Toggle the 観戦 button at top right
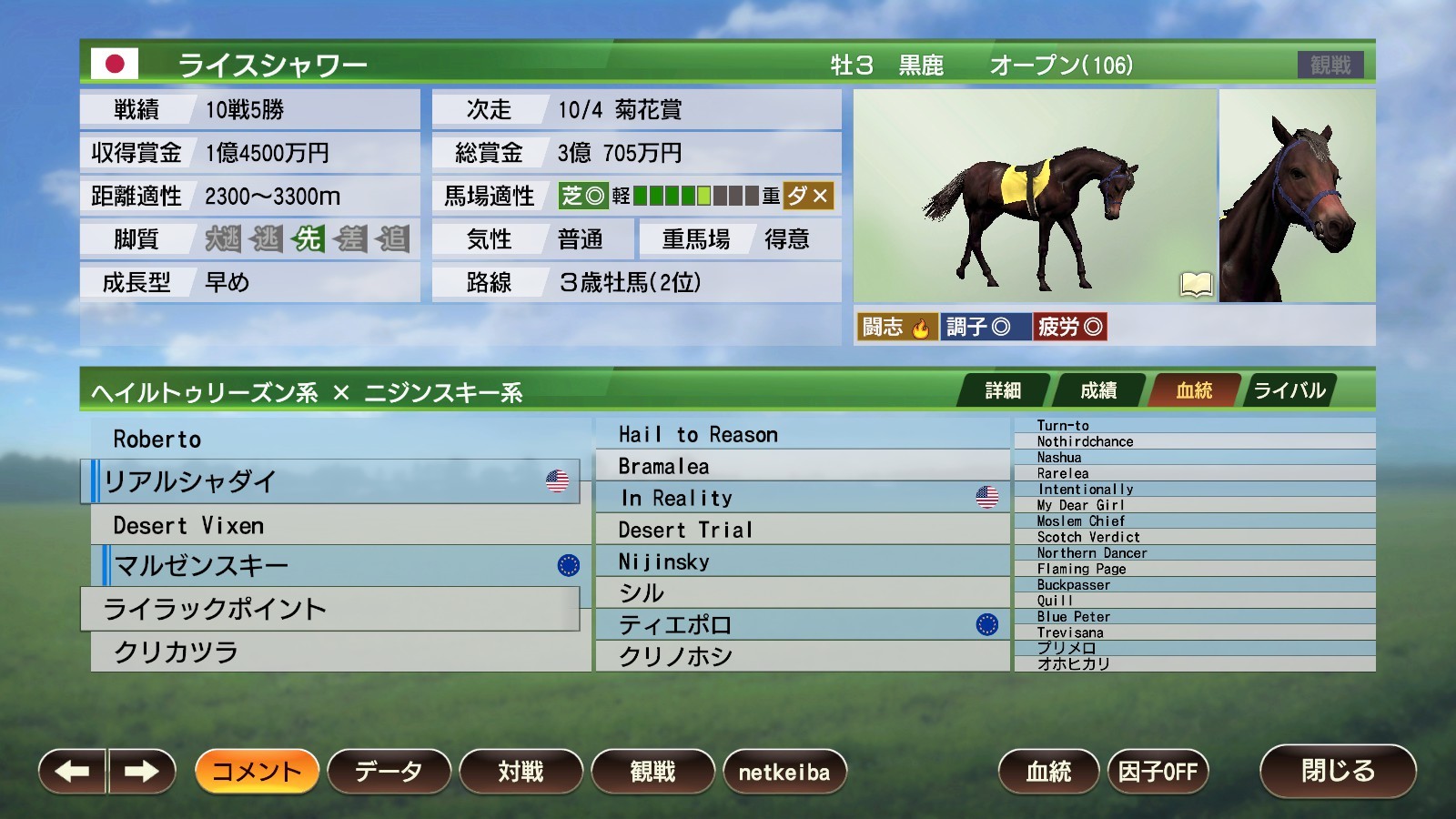1456x819 pixels. pyautogui.click(x=1333, y=64)
